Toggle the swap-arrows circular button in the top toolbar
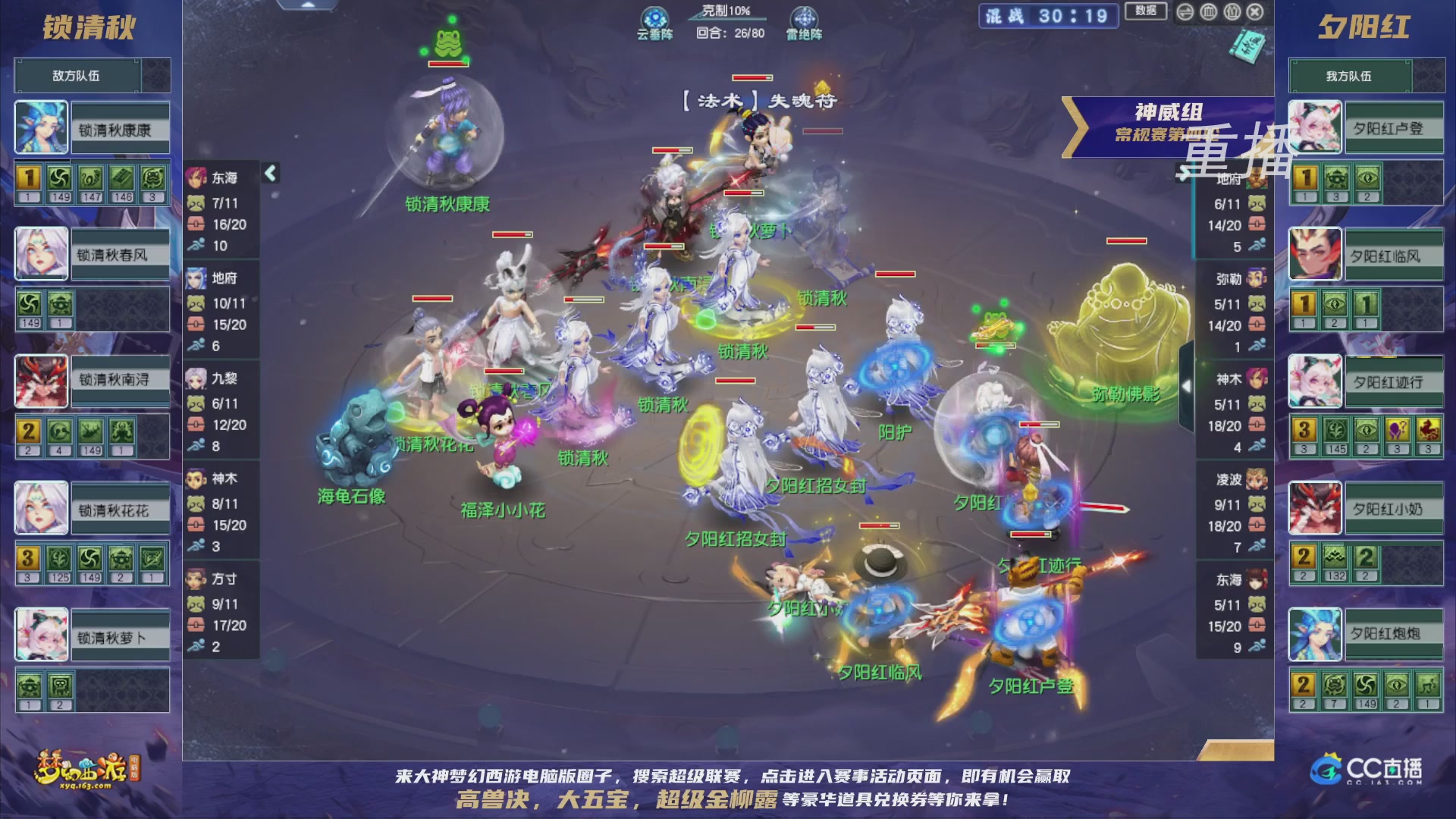This screenshot has width=1456, height=819. (x=1187, y=13)
